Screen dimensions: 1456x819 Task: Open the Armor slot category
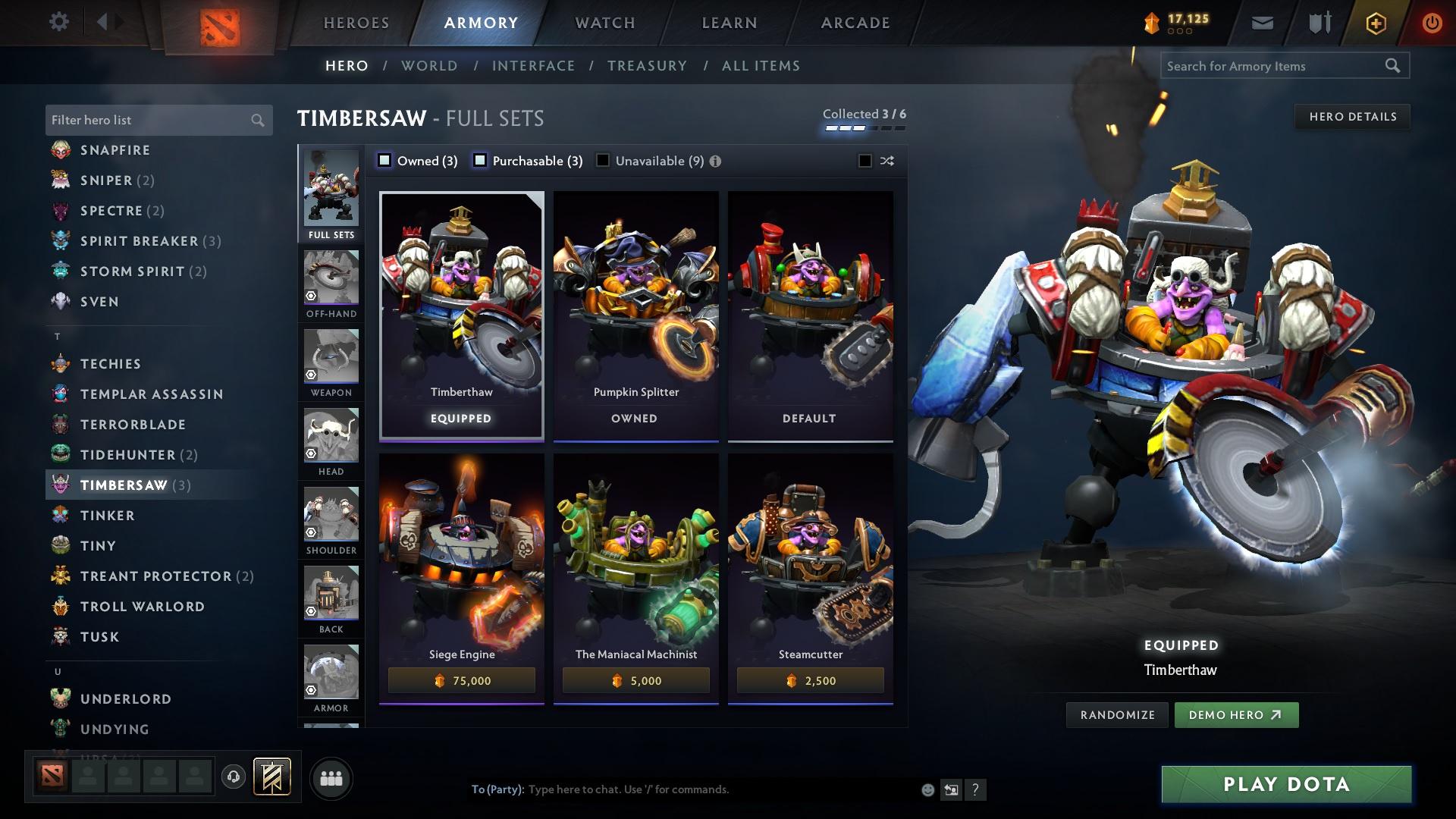[x=331, y=678]
